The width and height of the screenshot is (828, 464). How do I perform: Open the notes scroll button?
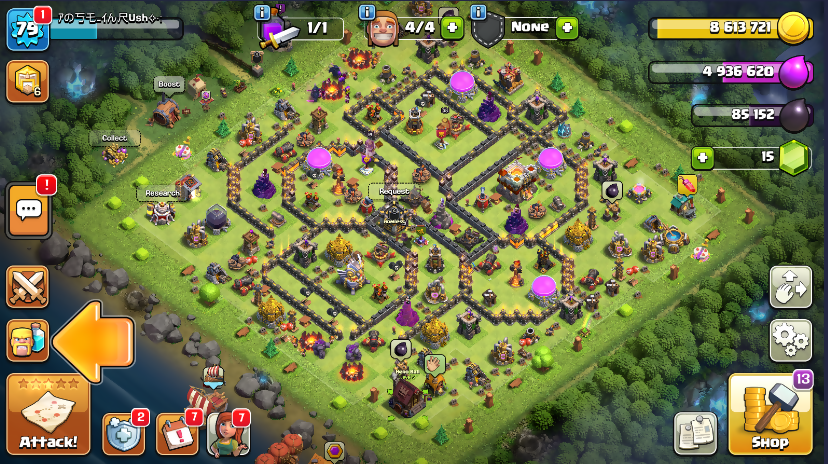coord(695,433)
